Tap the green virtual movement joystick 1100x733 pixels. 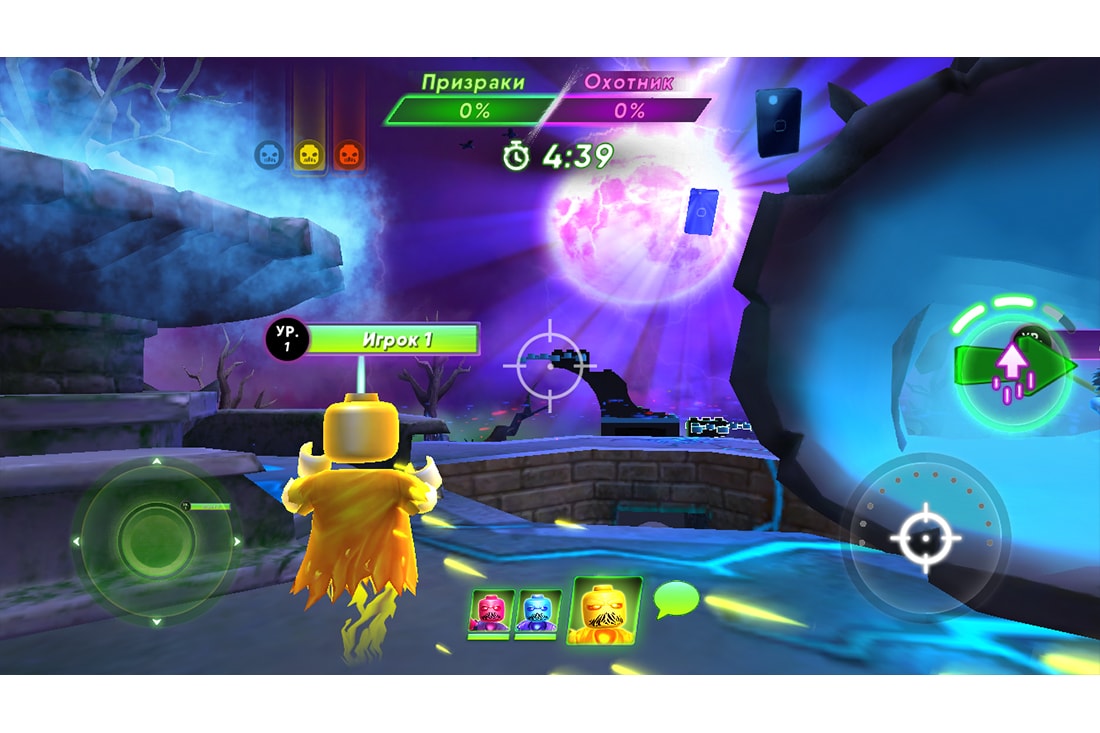pyautogui.click(x=155, y=541)
